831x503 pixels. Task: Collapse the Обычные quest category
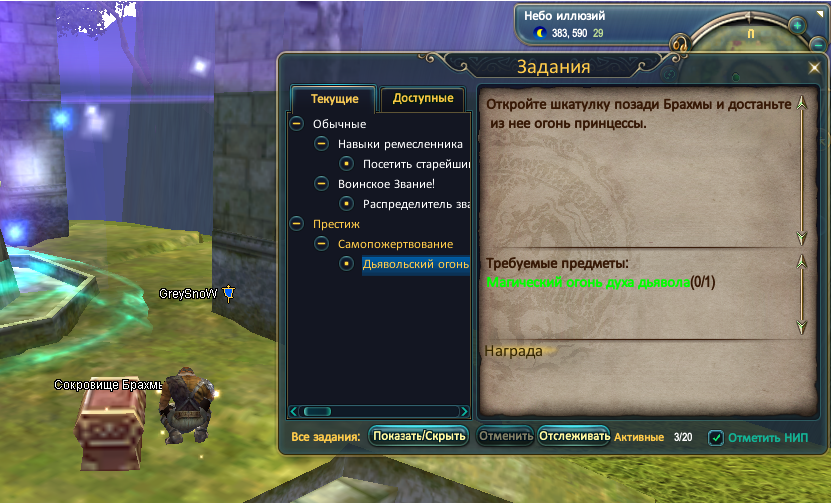pyautogui.click(x=296, y=124)
